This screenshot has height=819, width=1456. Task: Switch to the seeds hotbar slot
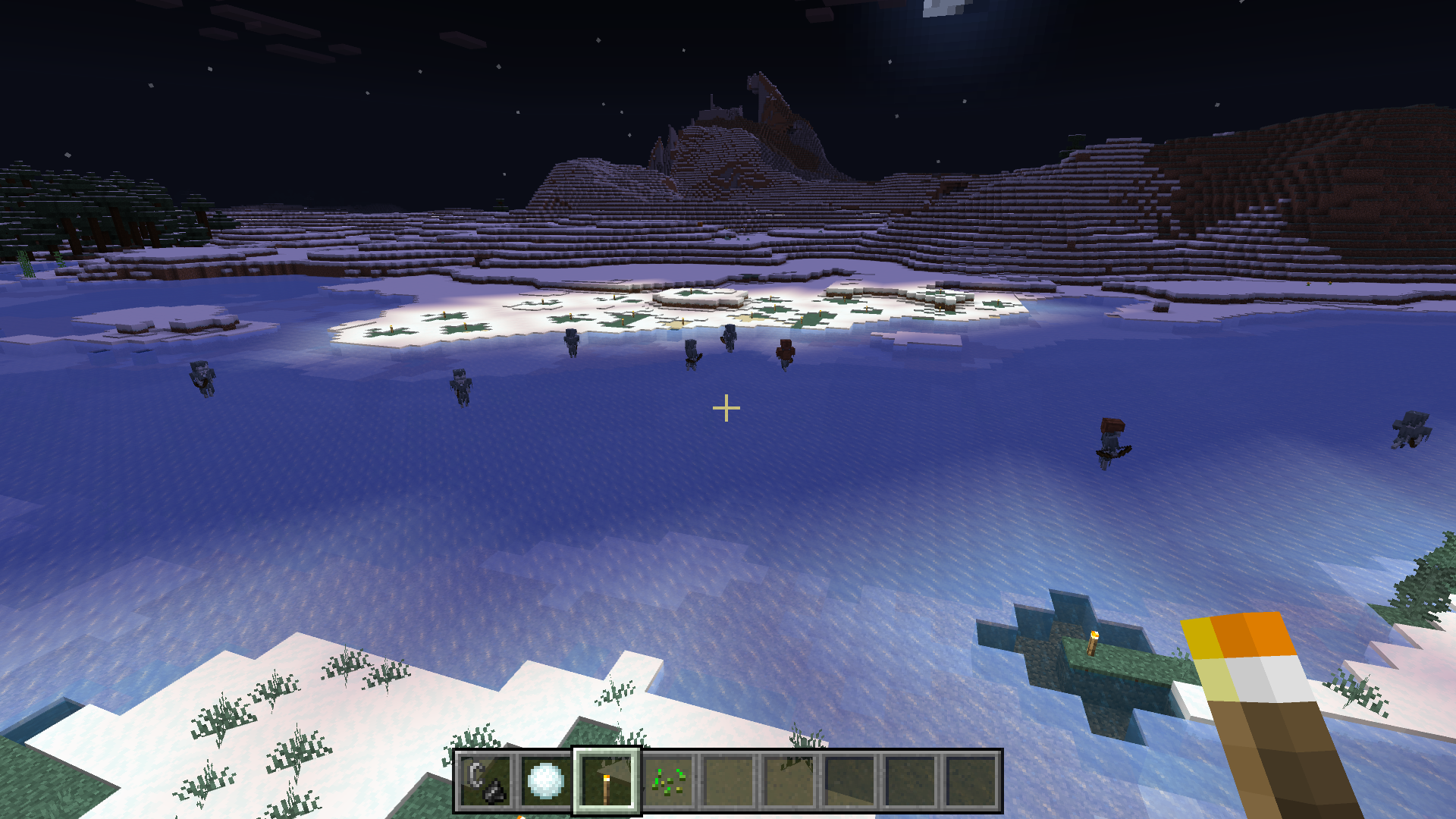667,781
